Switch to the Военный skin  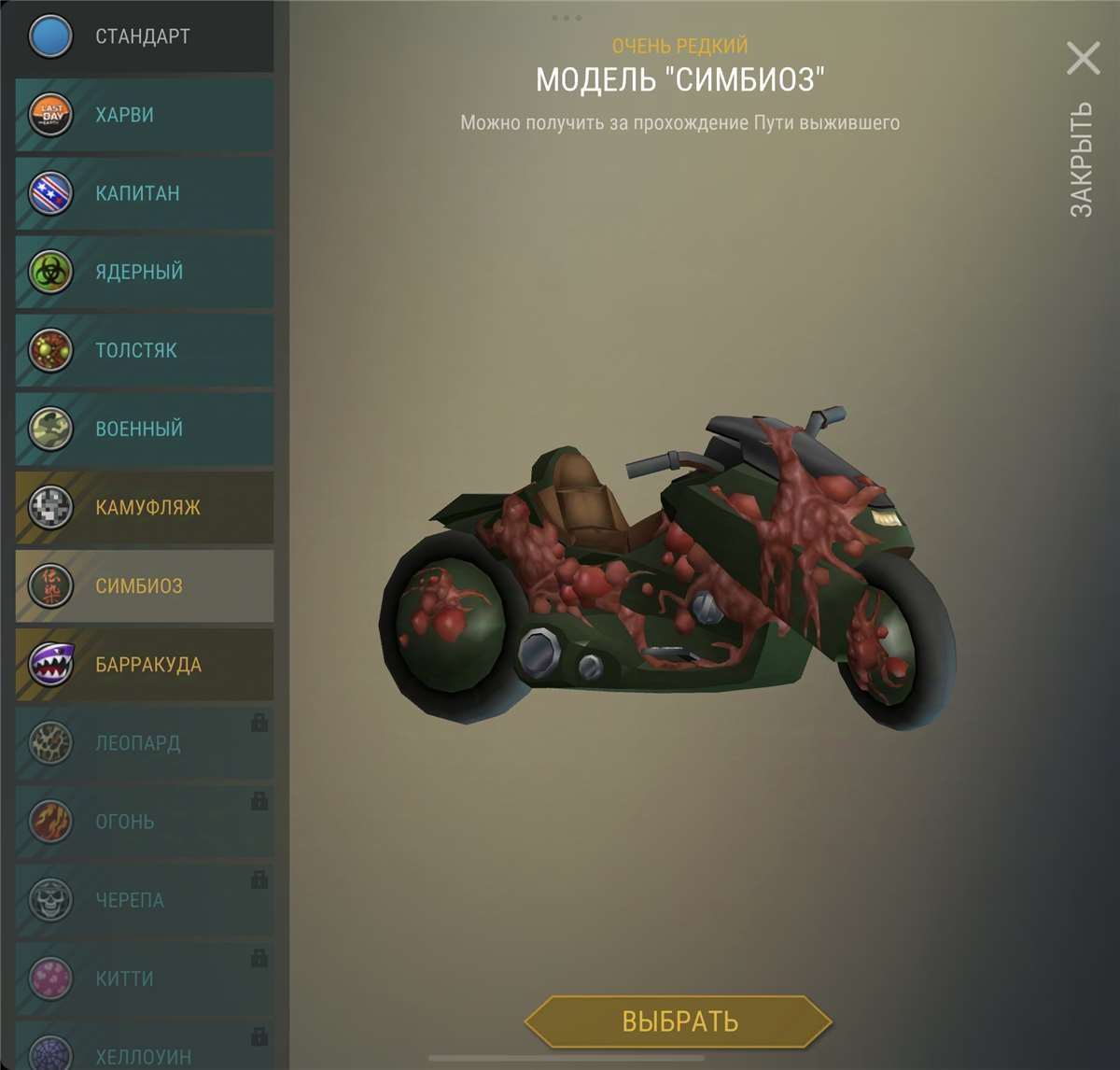pyautogui.click(x=145, y=429)
